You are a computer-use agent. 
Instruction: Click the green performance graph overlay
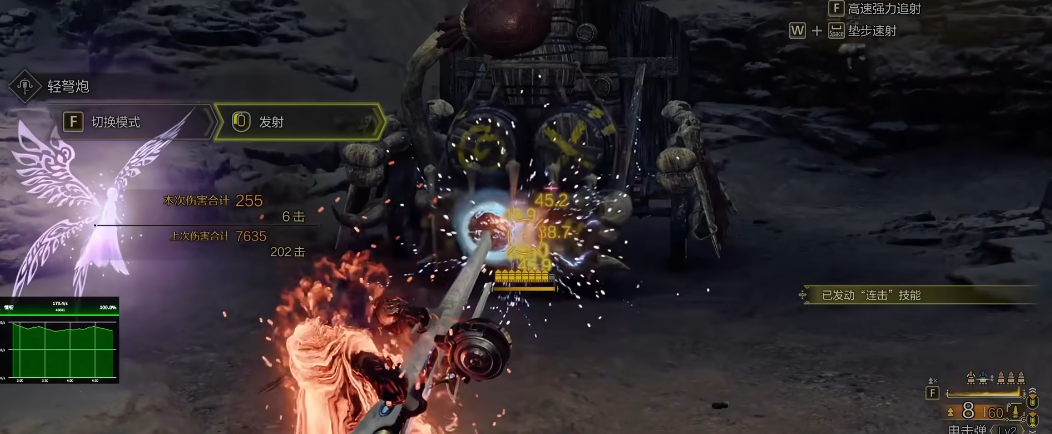(x=59, y=340)
